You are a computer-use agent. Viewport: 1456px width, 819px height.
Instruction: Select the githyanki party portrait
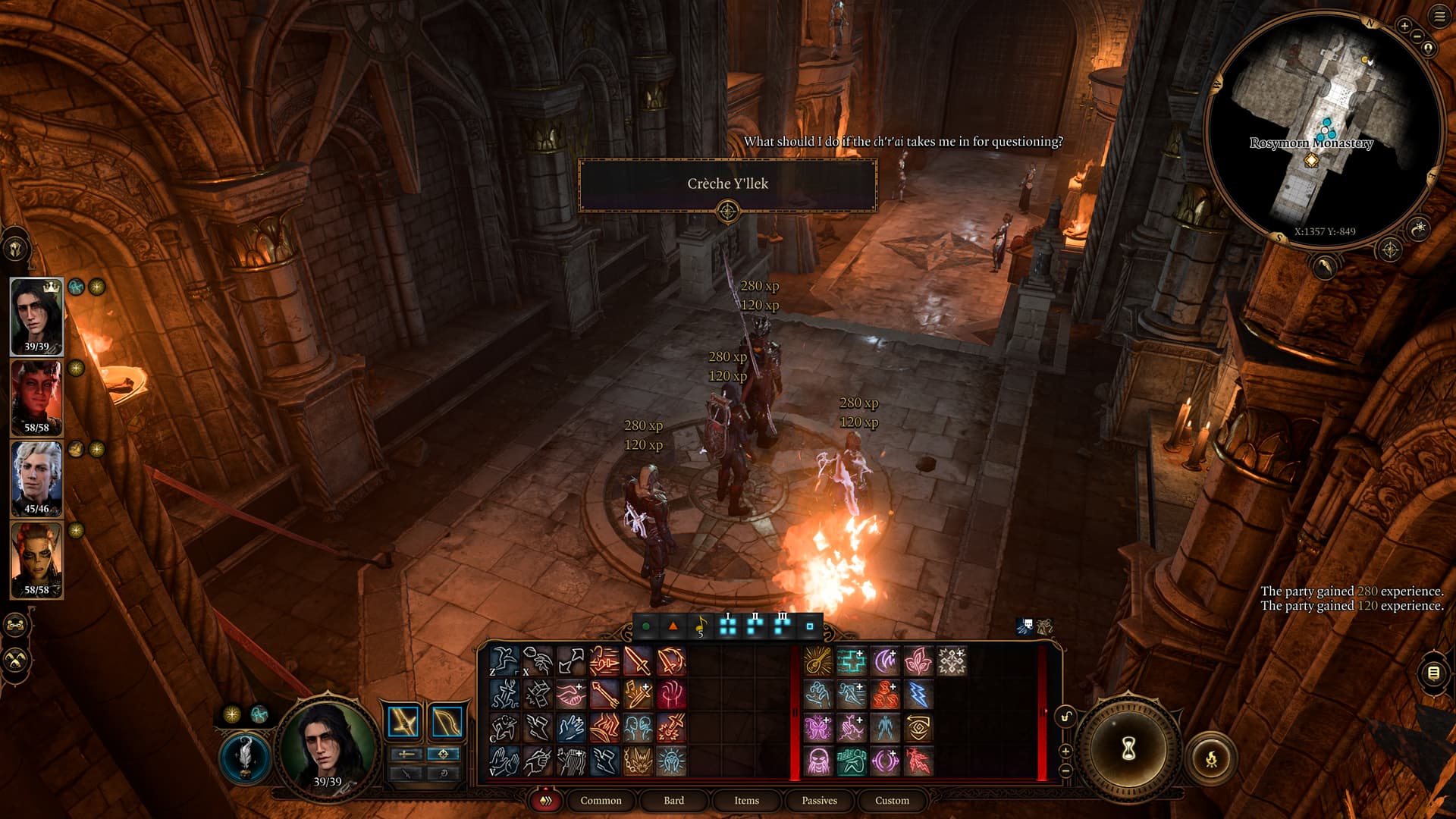36,560
